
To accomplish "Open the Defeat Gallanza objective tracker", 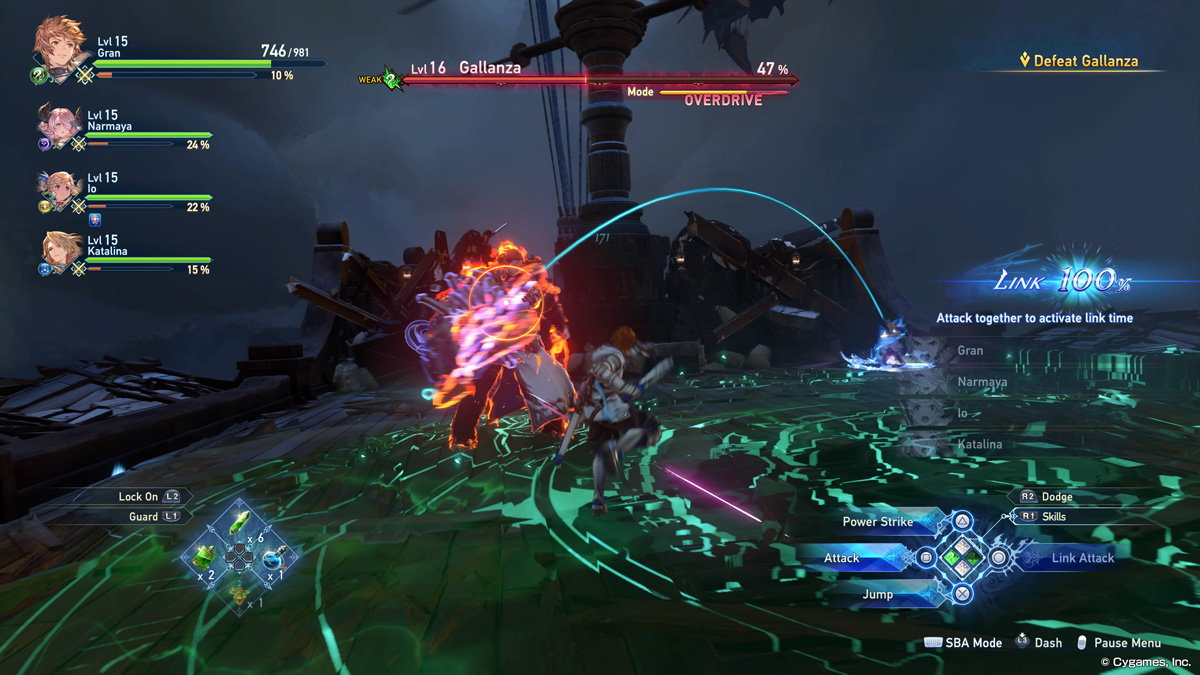I will click(1078, 61).
